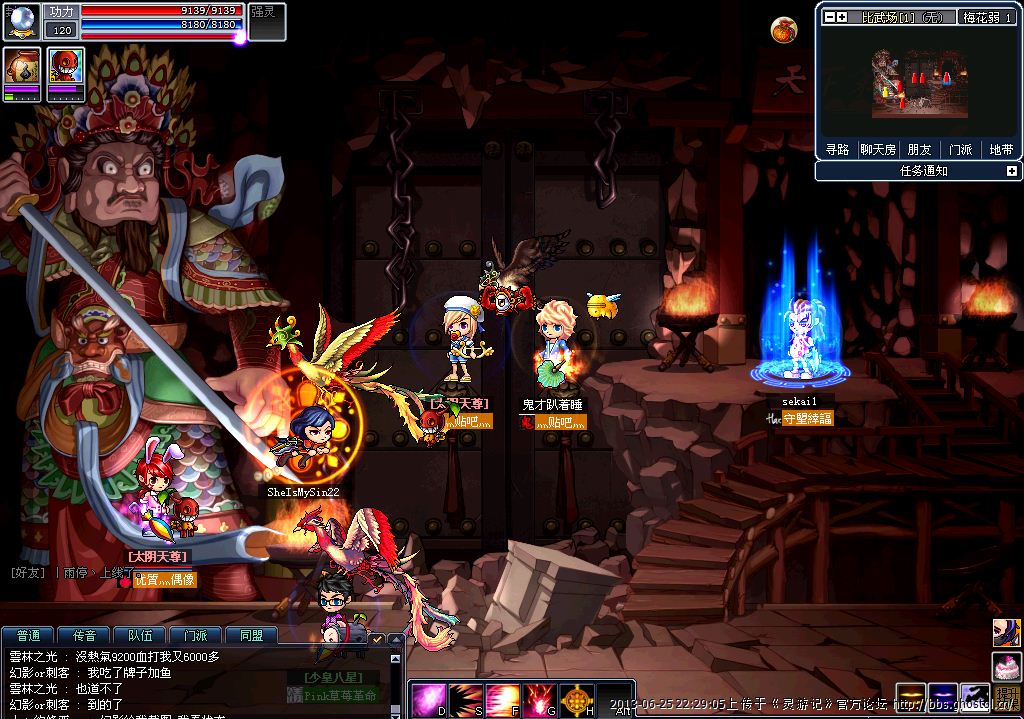The width and height of the screenshot is (1024, 719).
Task: Open the 朋友 friends list
Action: 919,149
